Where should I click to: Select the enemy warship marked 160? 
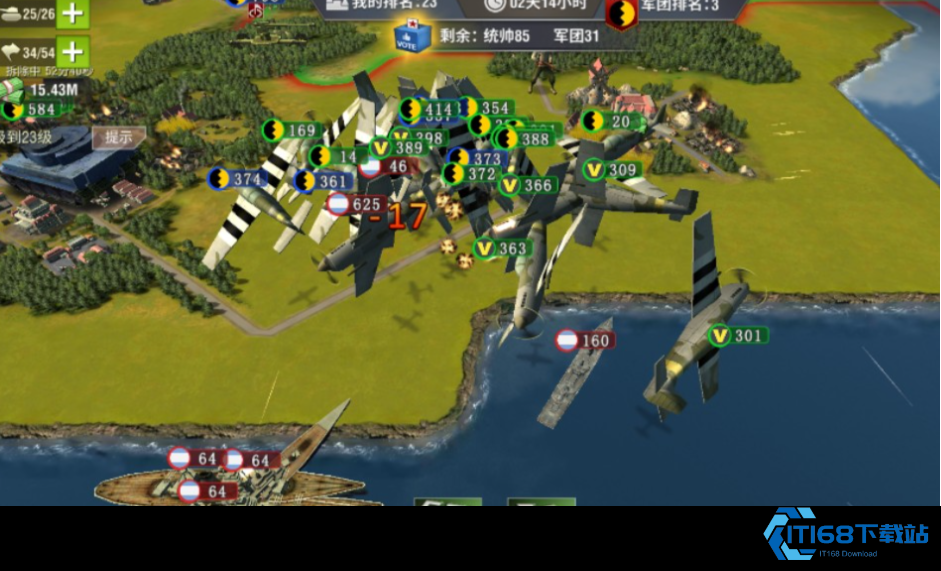point(584,341)
